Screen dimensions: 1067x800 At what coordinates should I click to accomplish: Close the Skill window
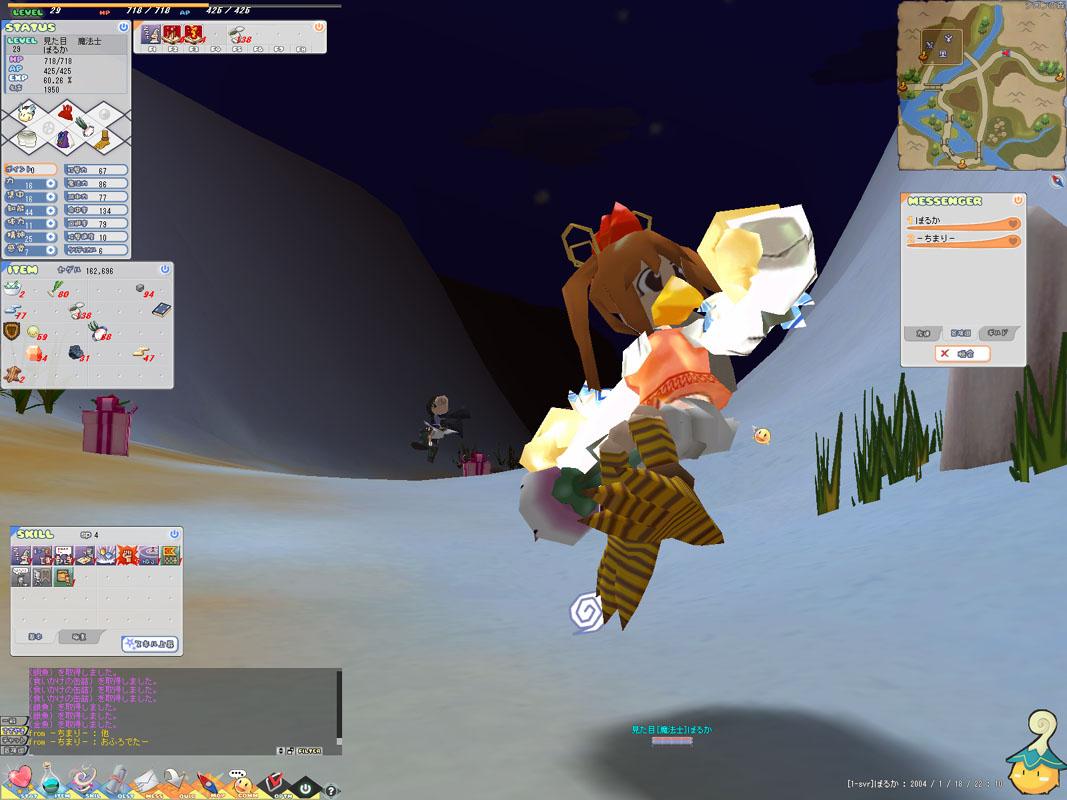coord(175,535)
